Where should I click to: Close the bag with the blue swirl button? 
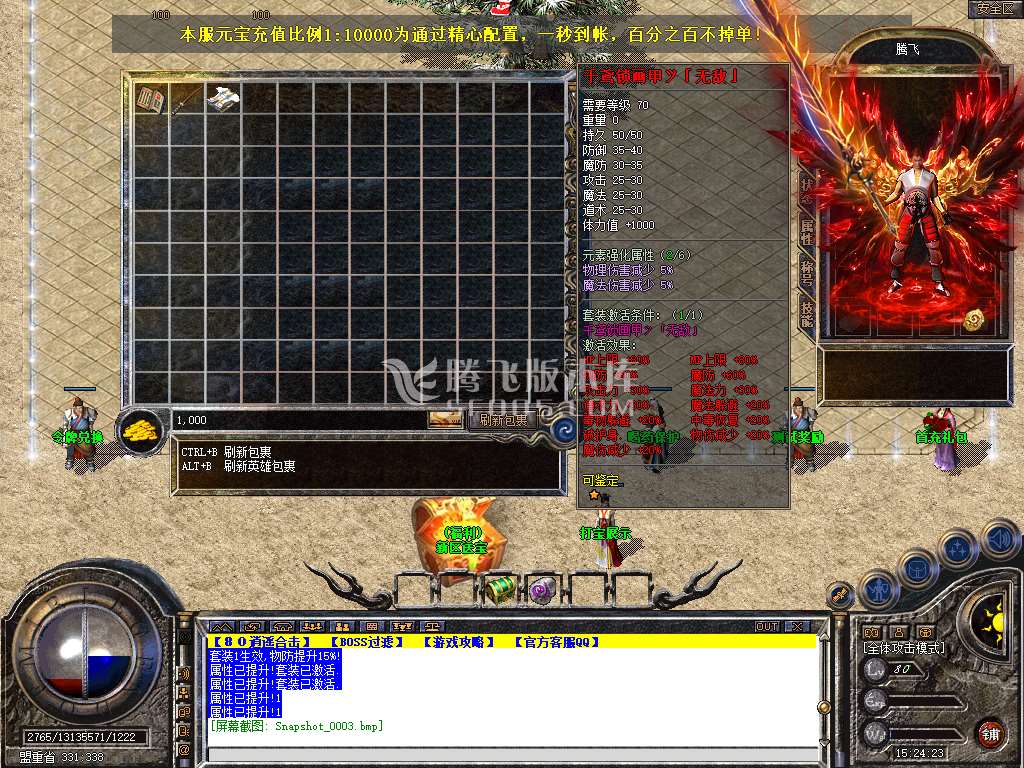[565, 431]
